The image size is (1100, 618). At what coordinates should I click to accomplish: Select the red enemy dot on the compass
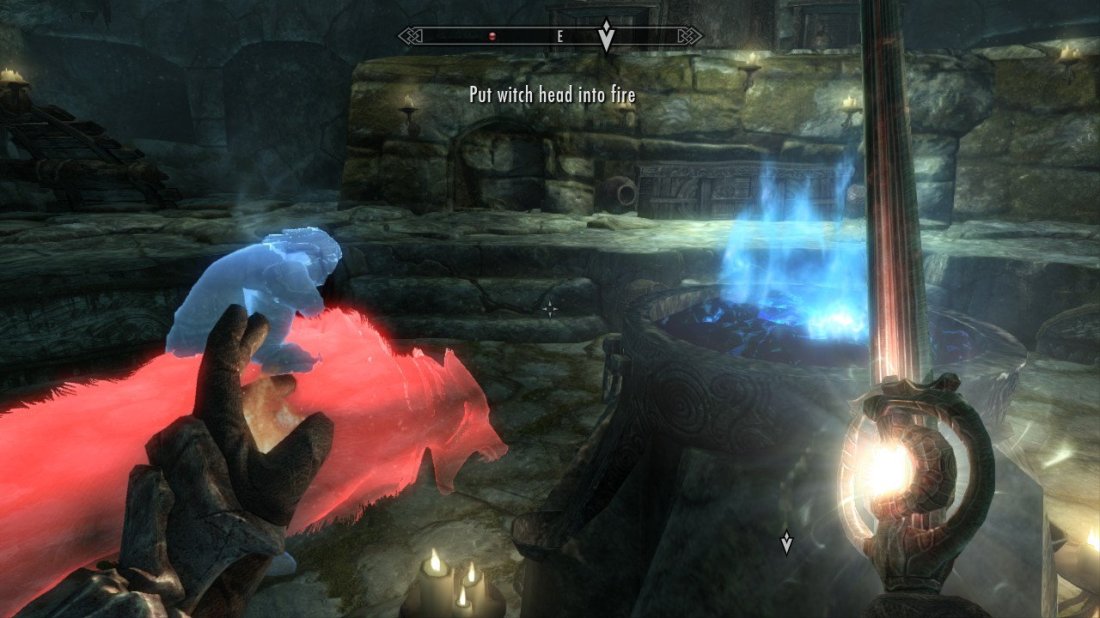pos(492,36)
